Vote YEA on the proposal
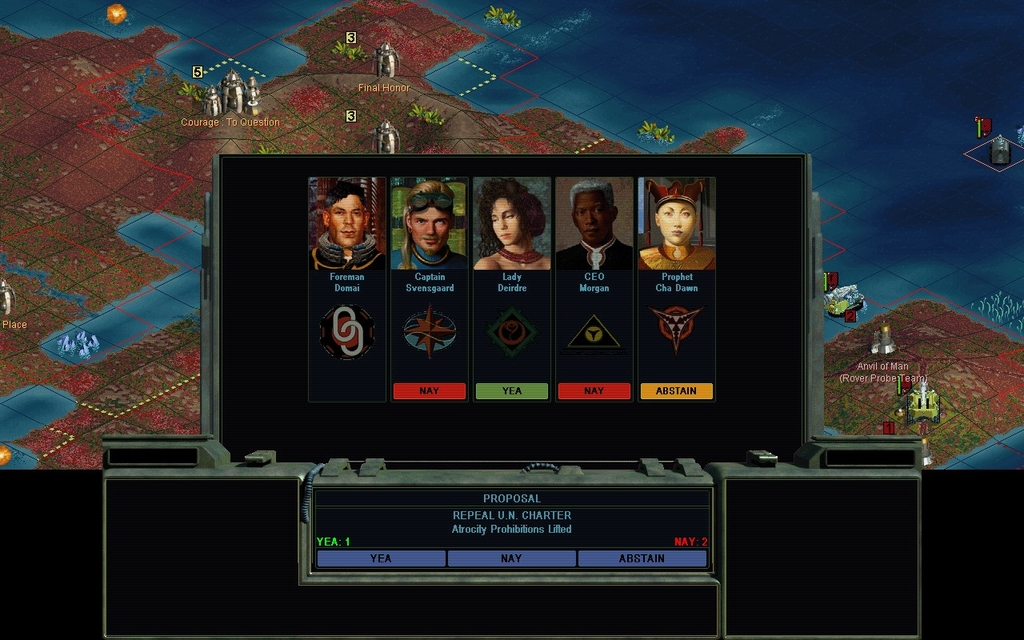The image size is (1024, 640). click(x=381, y=558)
